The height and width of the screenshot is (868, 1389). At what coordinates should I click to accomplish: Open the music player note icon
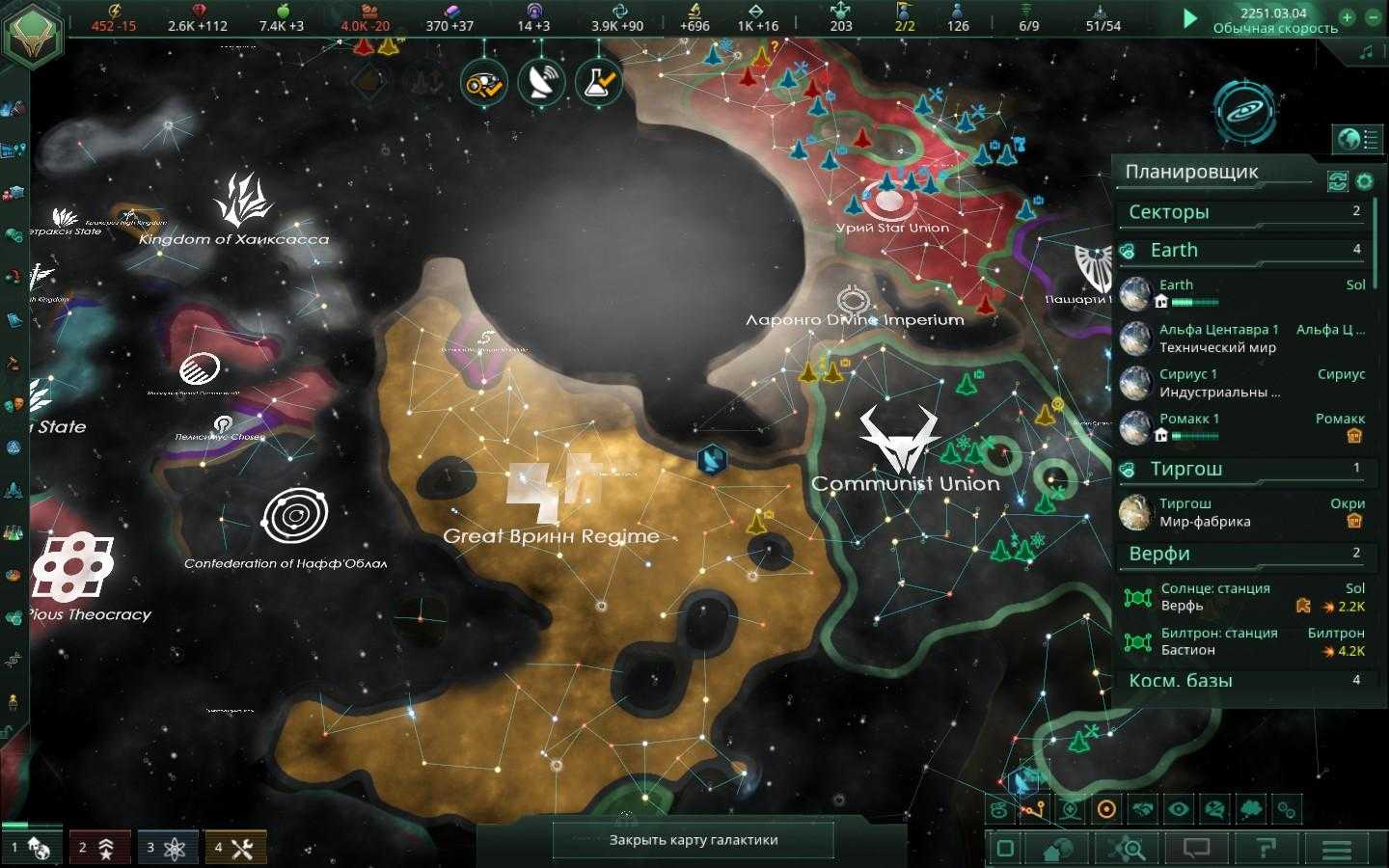coord(1366,53)
